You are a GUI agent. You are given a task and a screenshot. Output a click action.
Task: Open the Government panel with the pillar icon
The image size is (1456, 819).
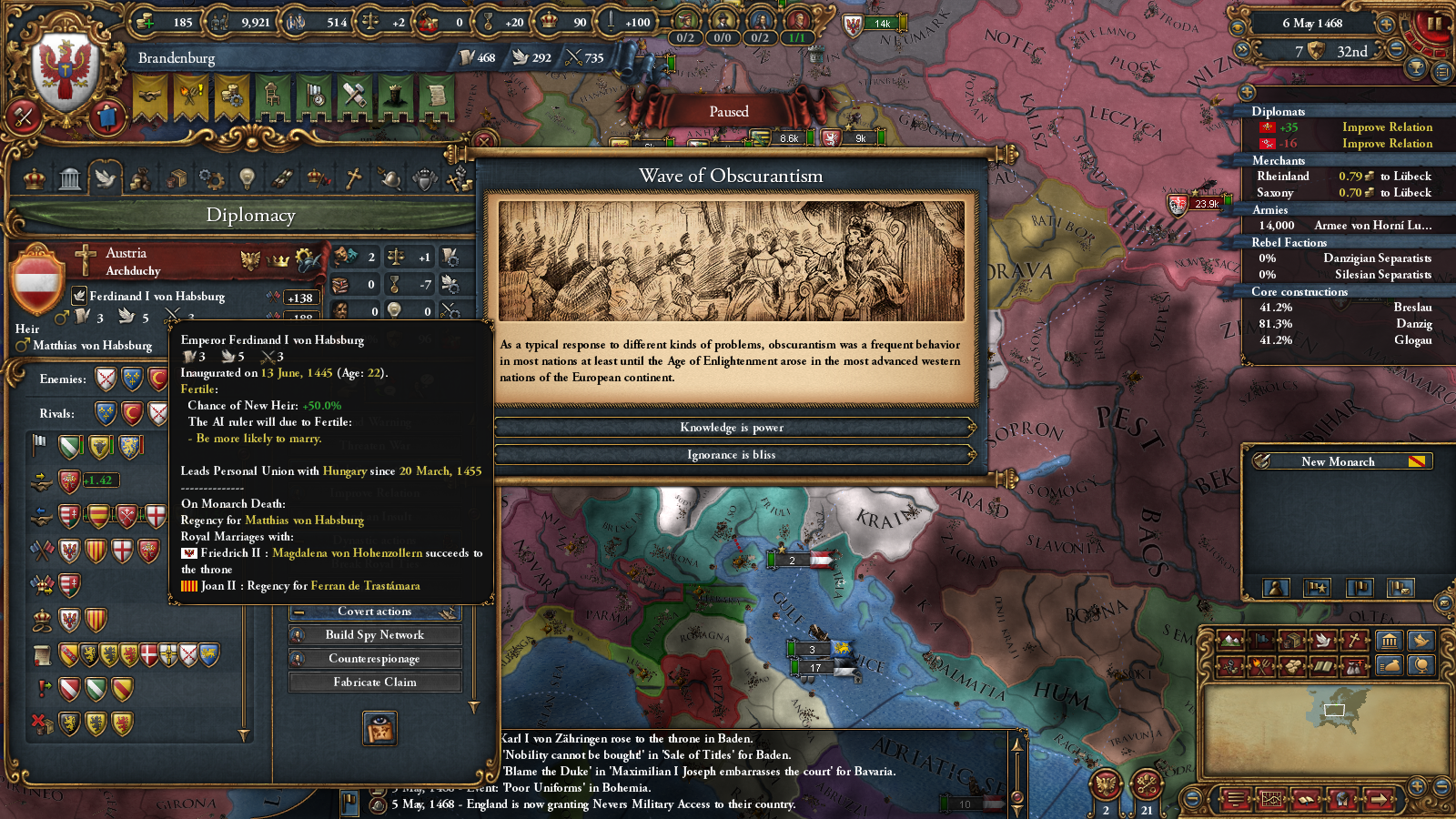(x=70, y=178)
